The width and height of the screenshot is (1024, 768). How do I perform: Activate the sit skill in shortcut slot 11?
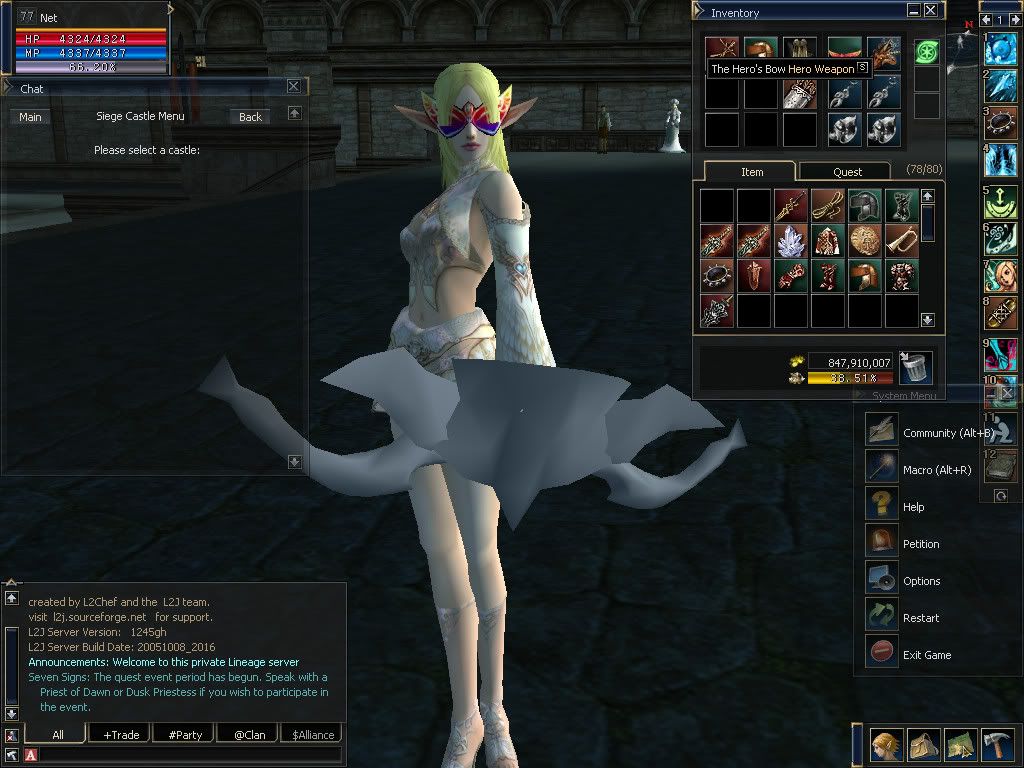[x=1001, y=430]
